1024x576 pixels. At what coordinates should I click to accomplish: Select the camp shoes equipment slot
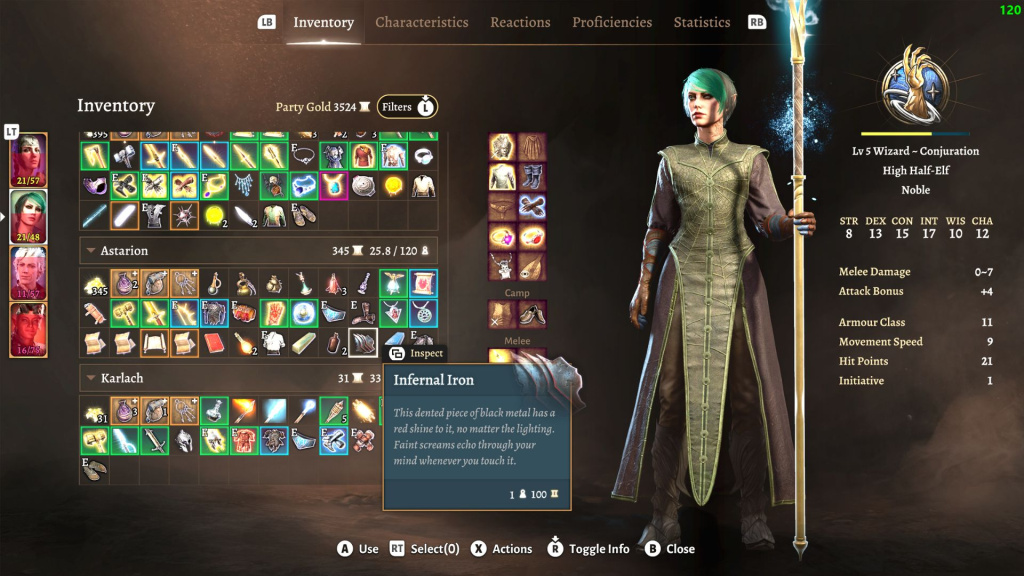532,314
